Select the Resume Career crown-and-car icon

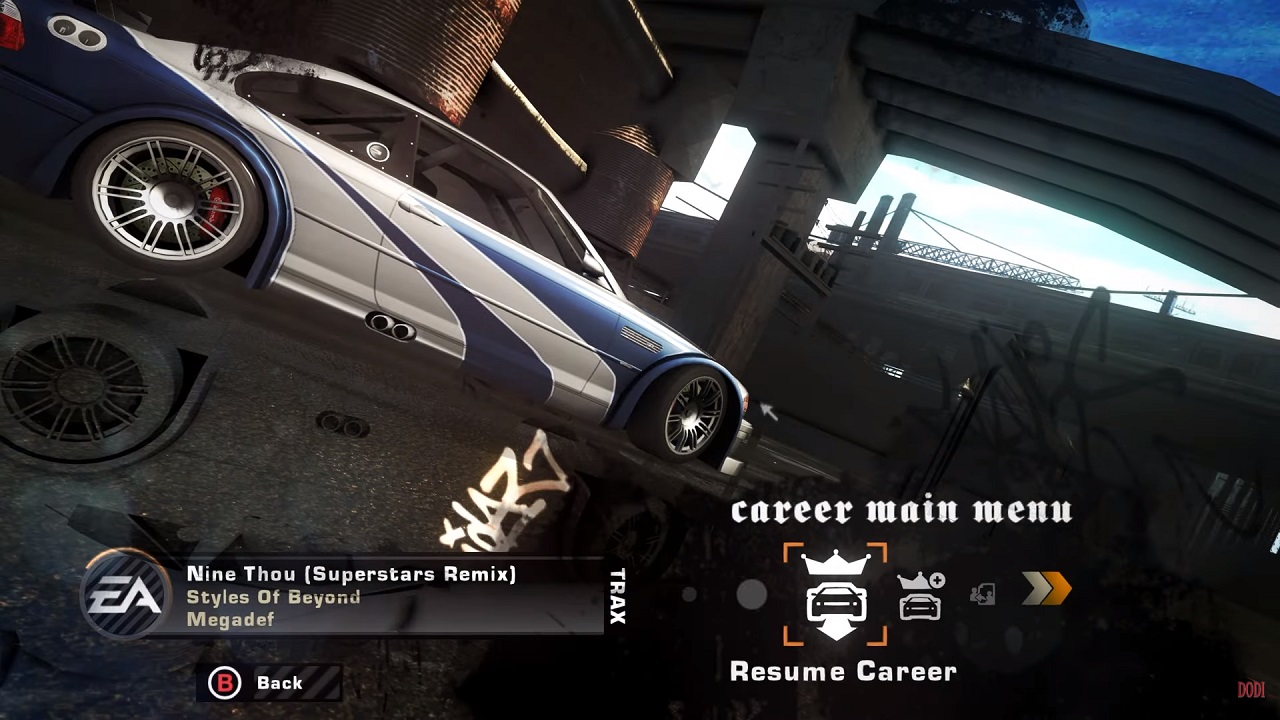835,595
